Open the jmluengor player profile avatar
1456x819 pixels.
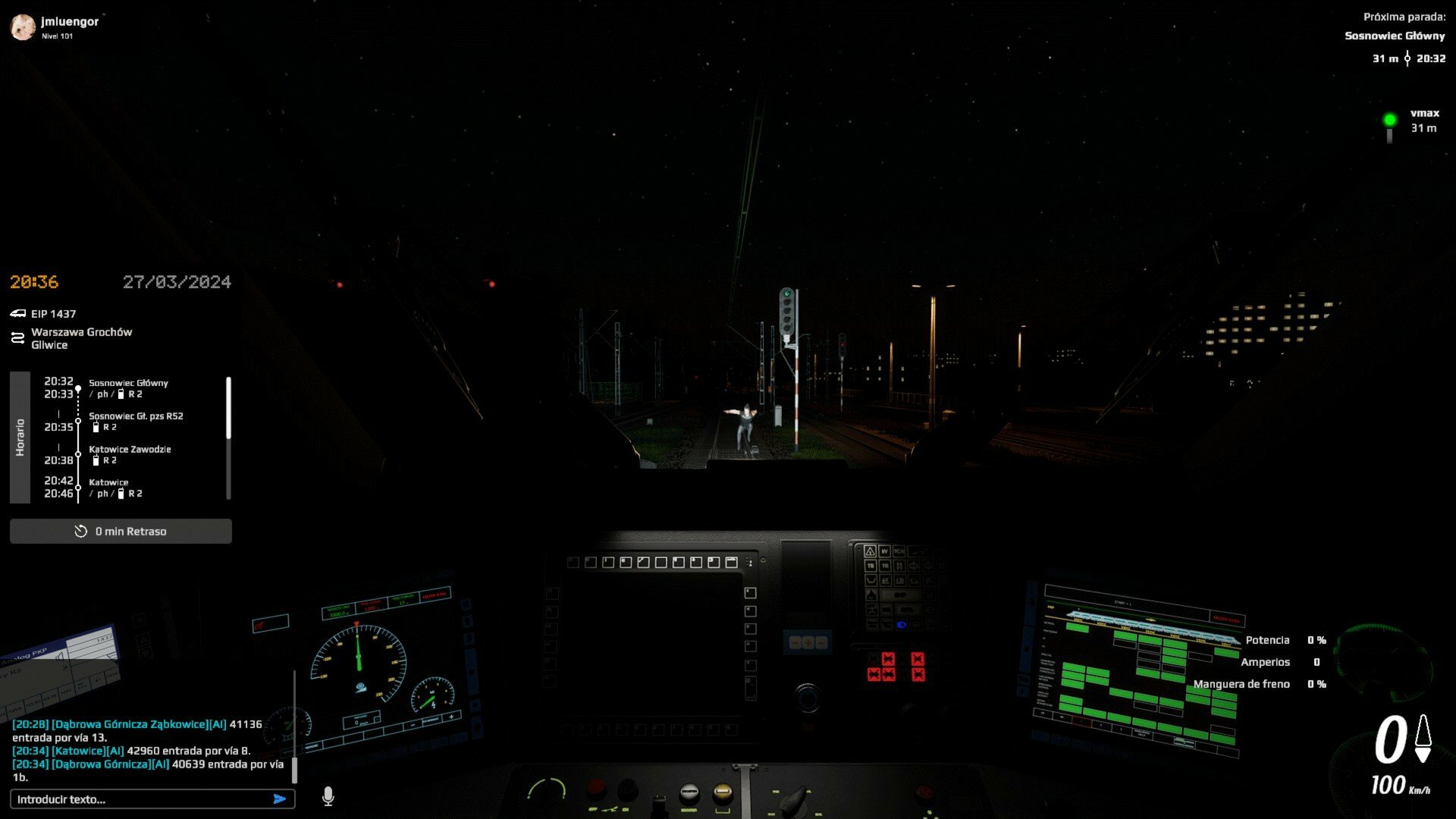pyautogui.click(x=23, y=27)
